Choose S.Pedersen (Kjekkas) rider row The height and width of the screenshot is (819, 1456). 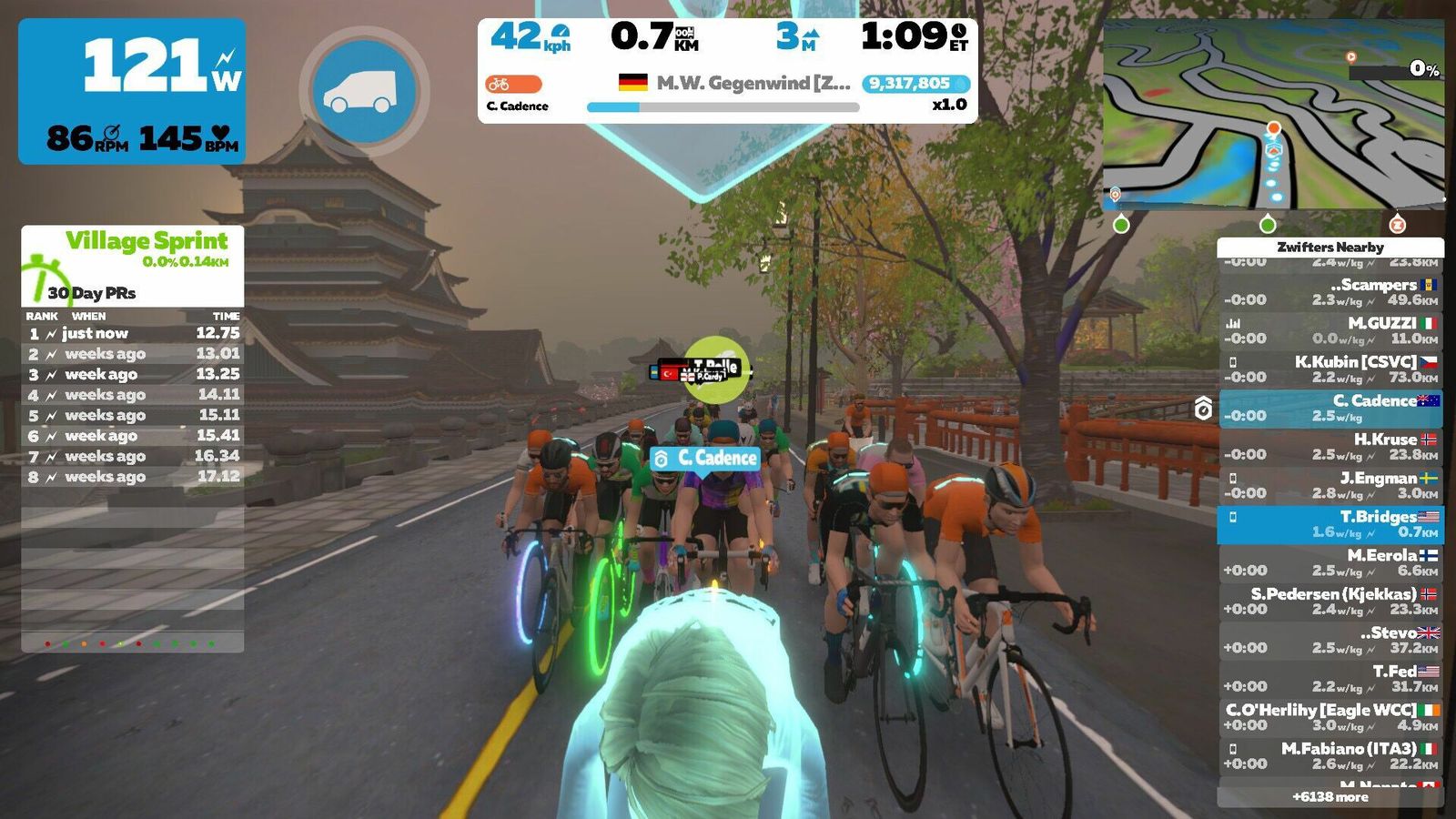point(1330,602)
